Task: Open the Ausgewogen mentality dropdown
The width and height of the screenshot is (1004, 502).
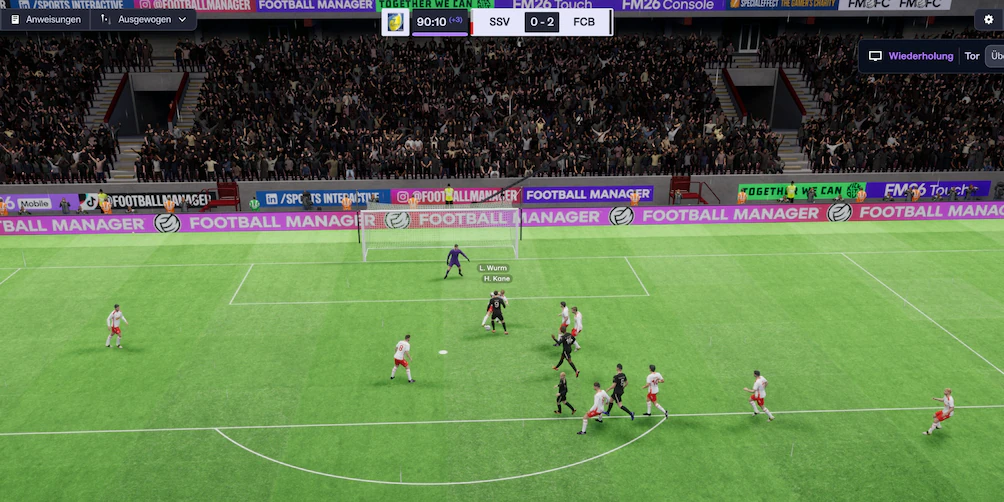Action: pos(143,19)
